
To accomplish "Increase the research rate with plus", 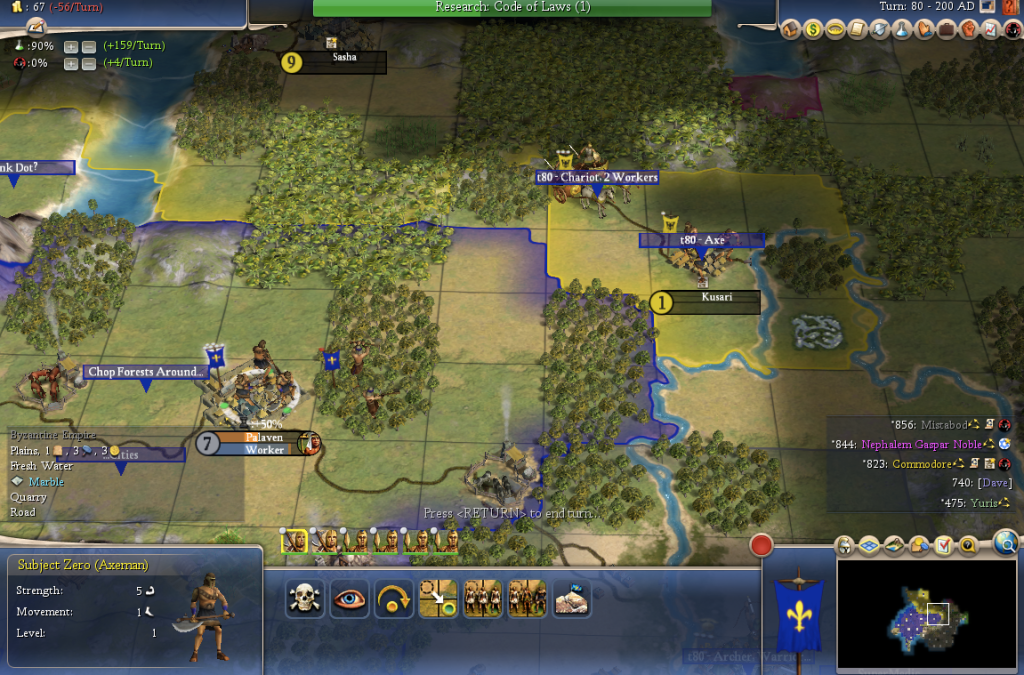I will [71, 46].
